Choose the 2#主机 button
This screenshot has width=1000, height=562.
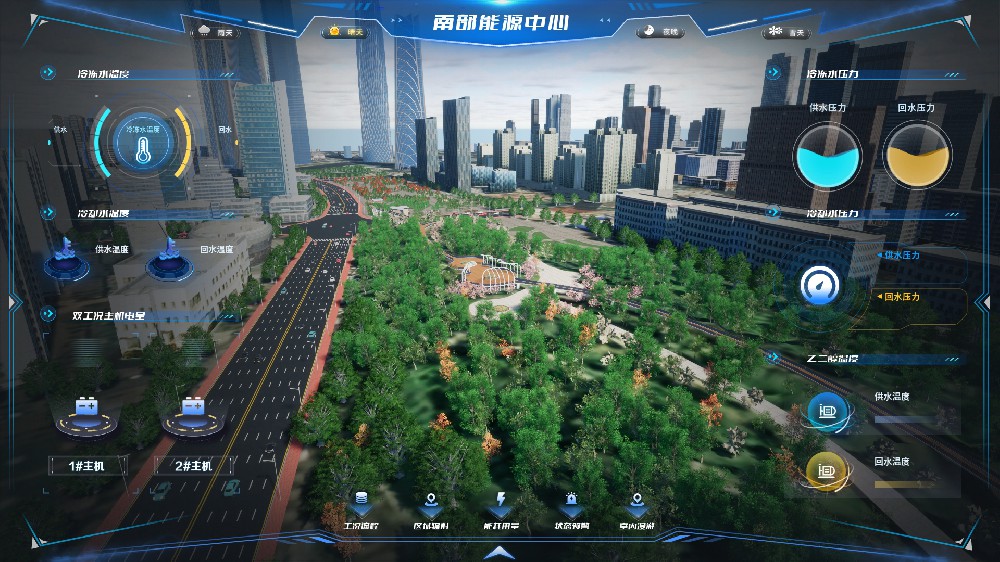194,466
